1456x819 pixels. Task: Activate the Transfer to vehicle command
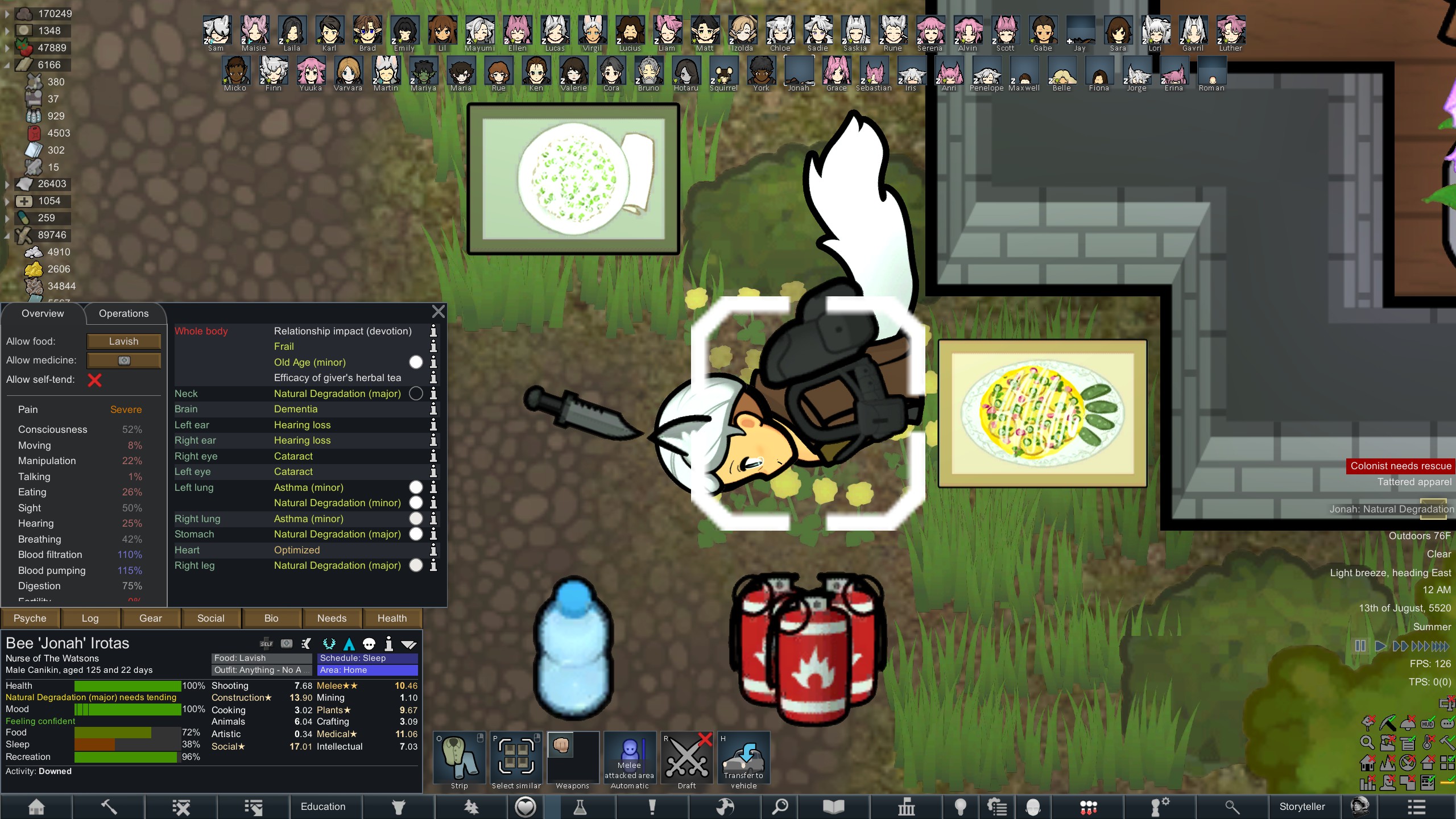pos(744,760)
